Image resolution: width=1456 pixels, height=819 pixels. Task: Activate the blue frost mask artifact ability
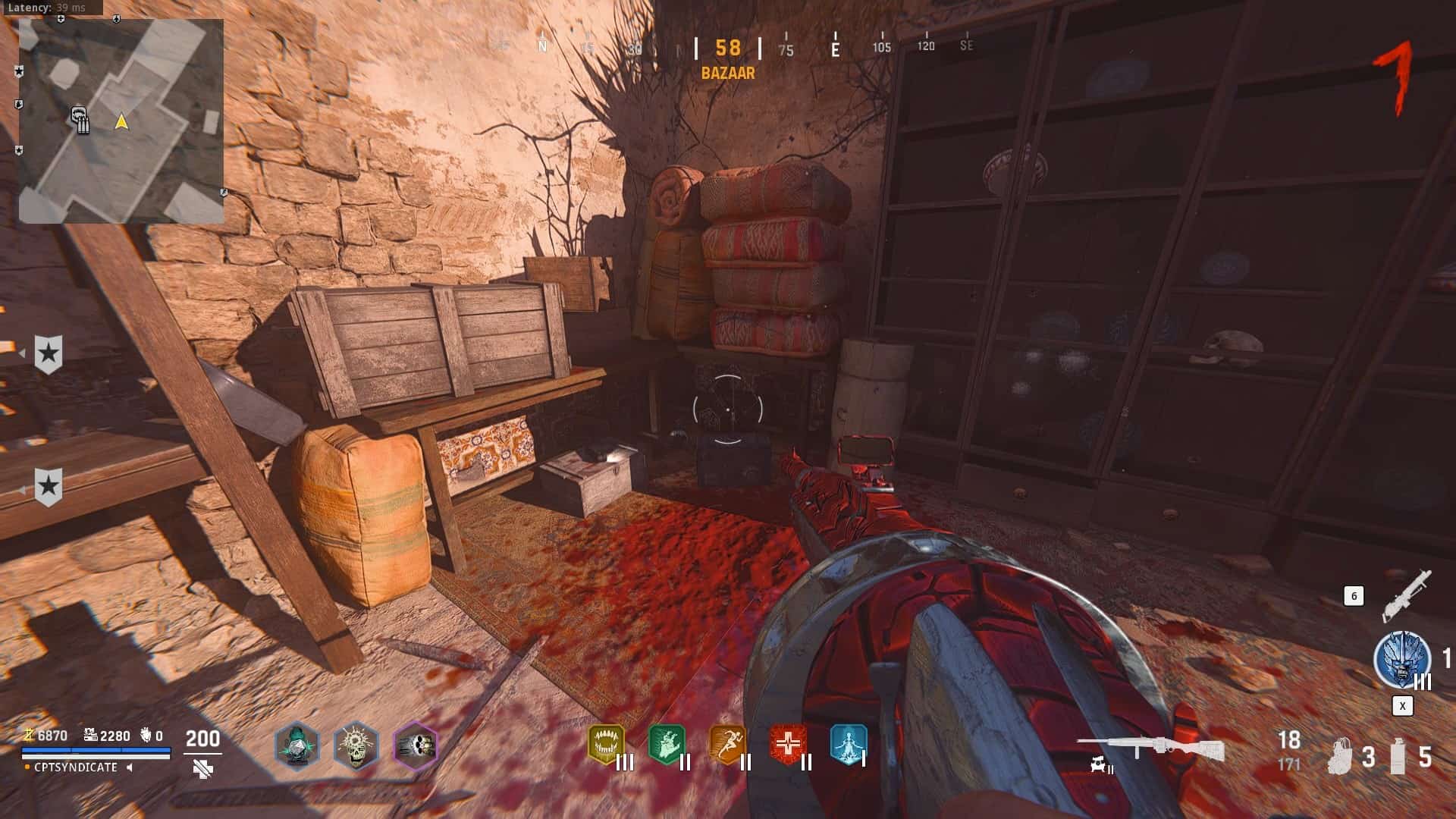tap(1401, 658)
